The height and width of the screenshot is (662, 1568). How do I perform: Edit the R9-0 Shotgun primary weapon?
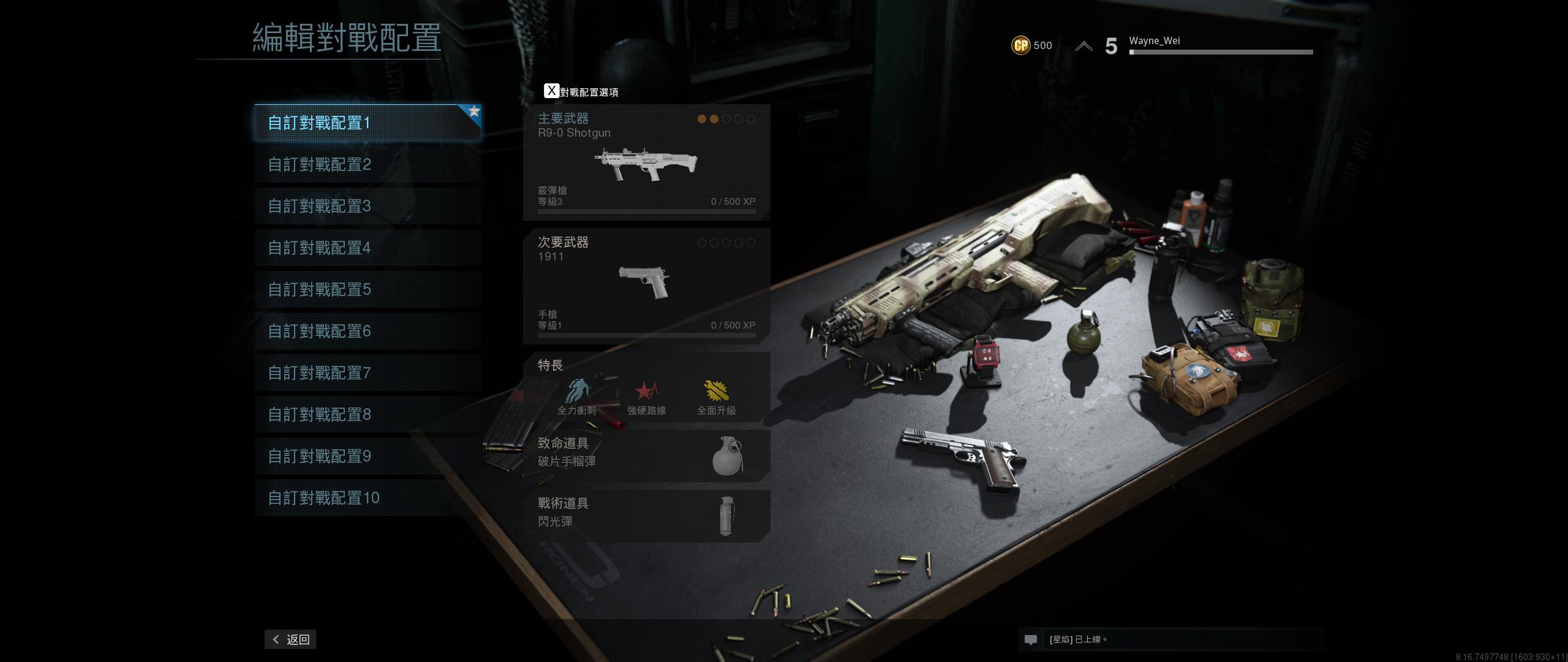tap(646, 162)
